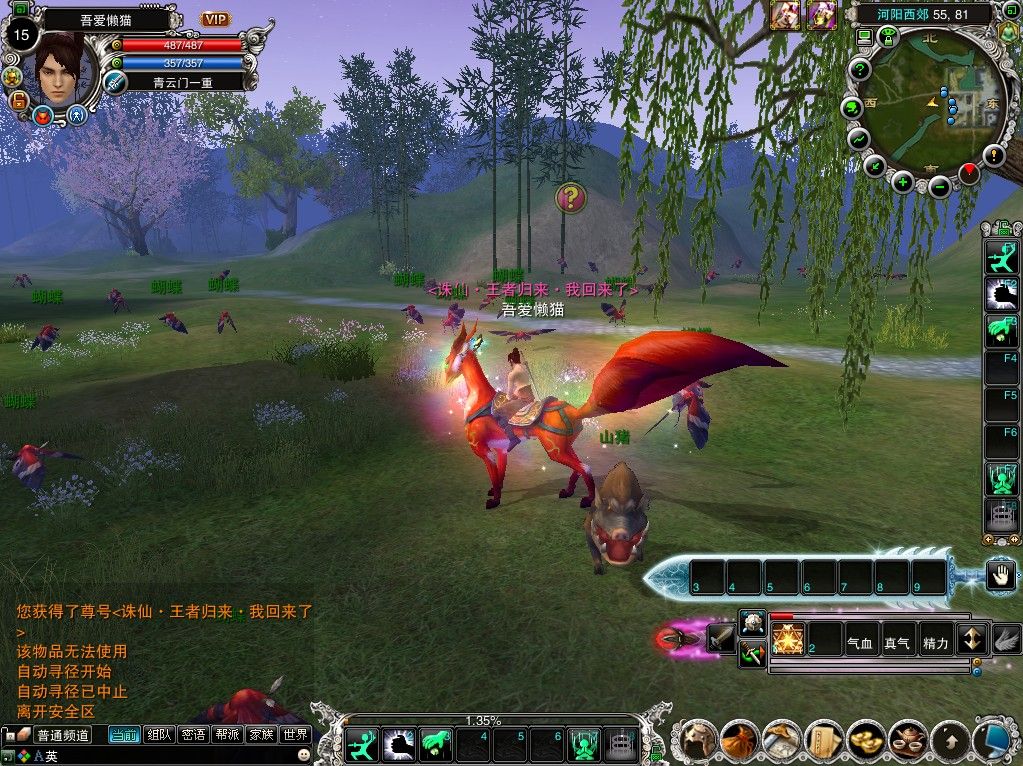Click the VIP badge

(215, 19)
